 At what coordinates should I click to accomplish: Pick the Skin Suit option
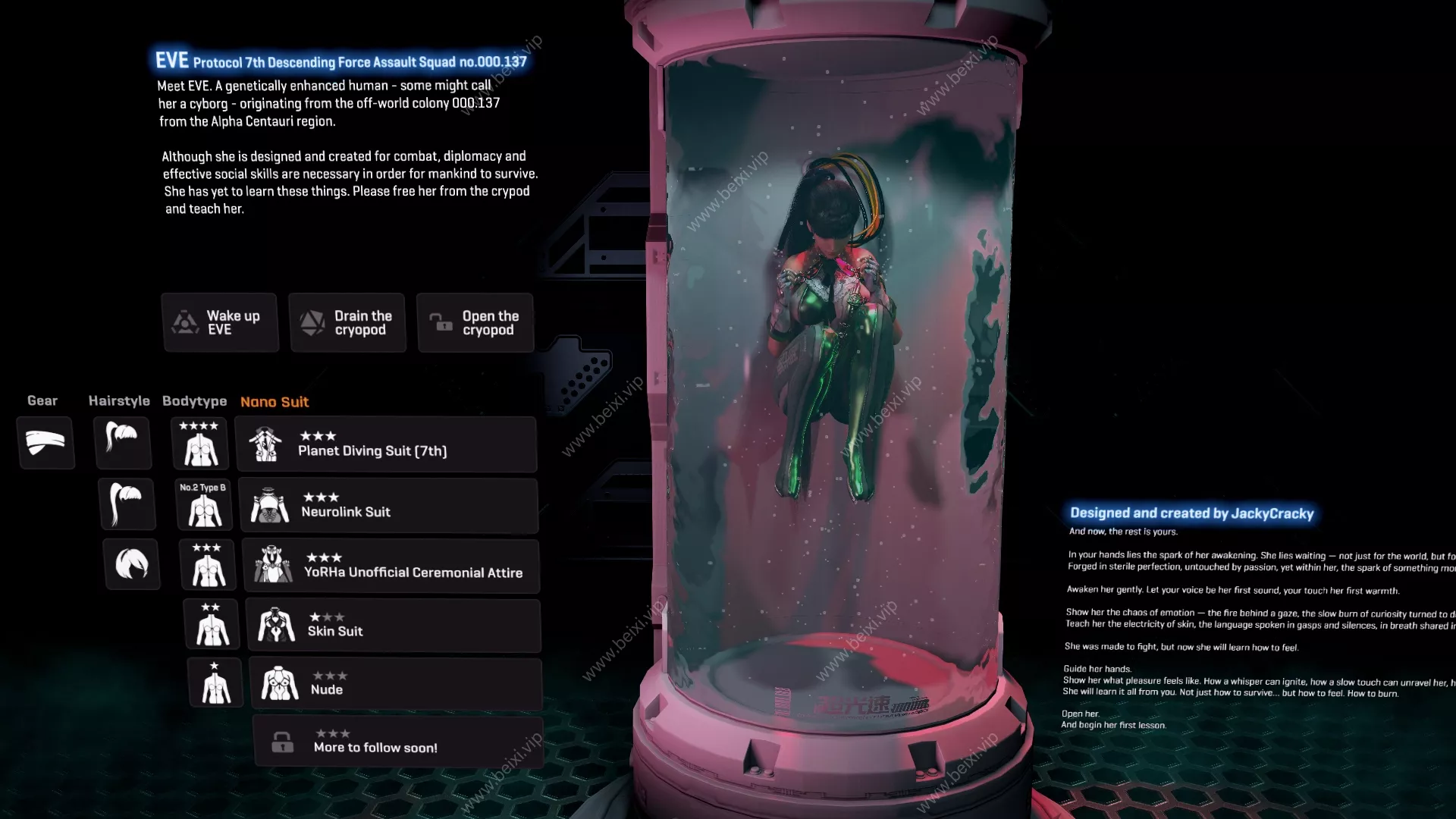click(394, 626)
